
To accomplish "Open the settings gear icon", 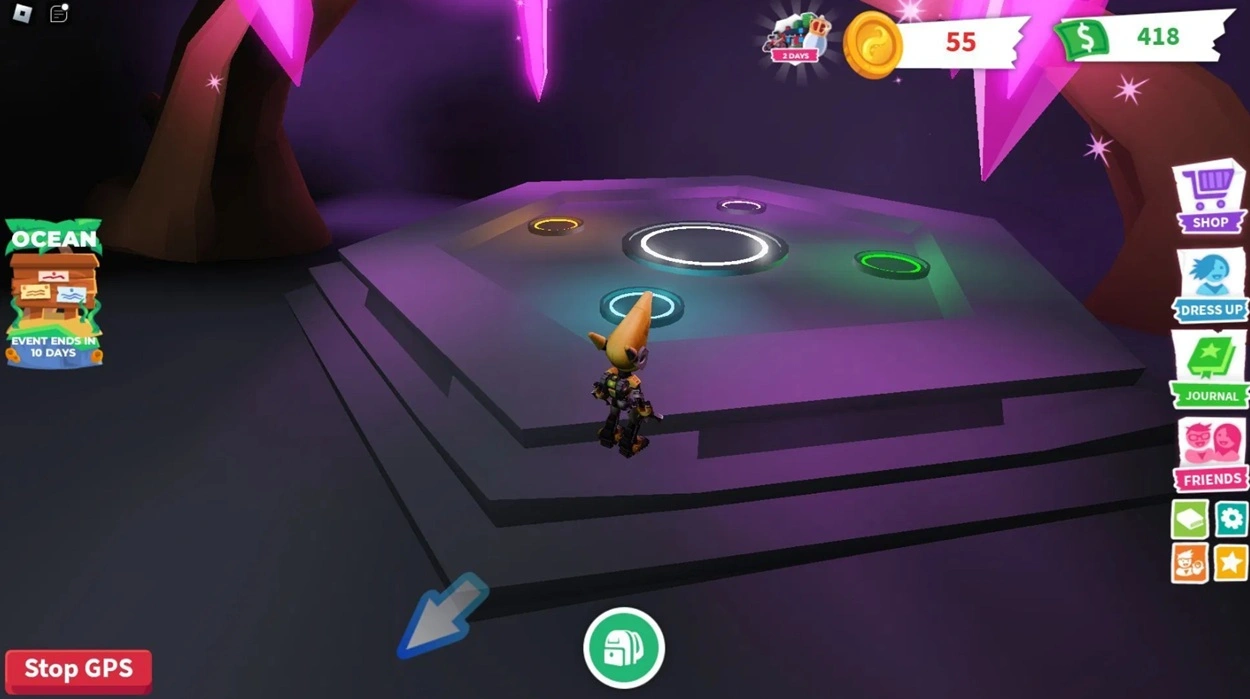I will [x=1231, y=518].
